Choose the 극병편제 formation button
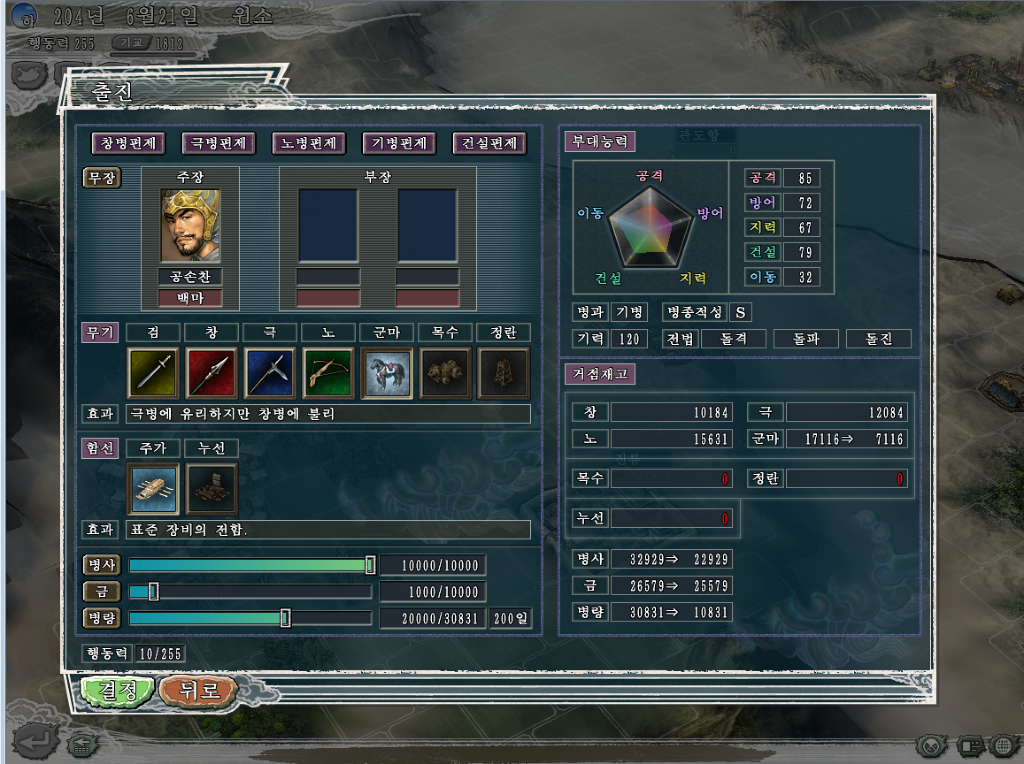1024x764 pixels. pos(218,143)
